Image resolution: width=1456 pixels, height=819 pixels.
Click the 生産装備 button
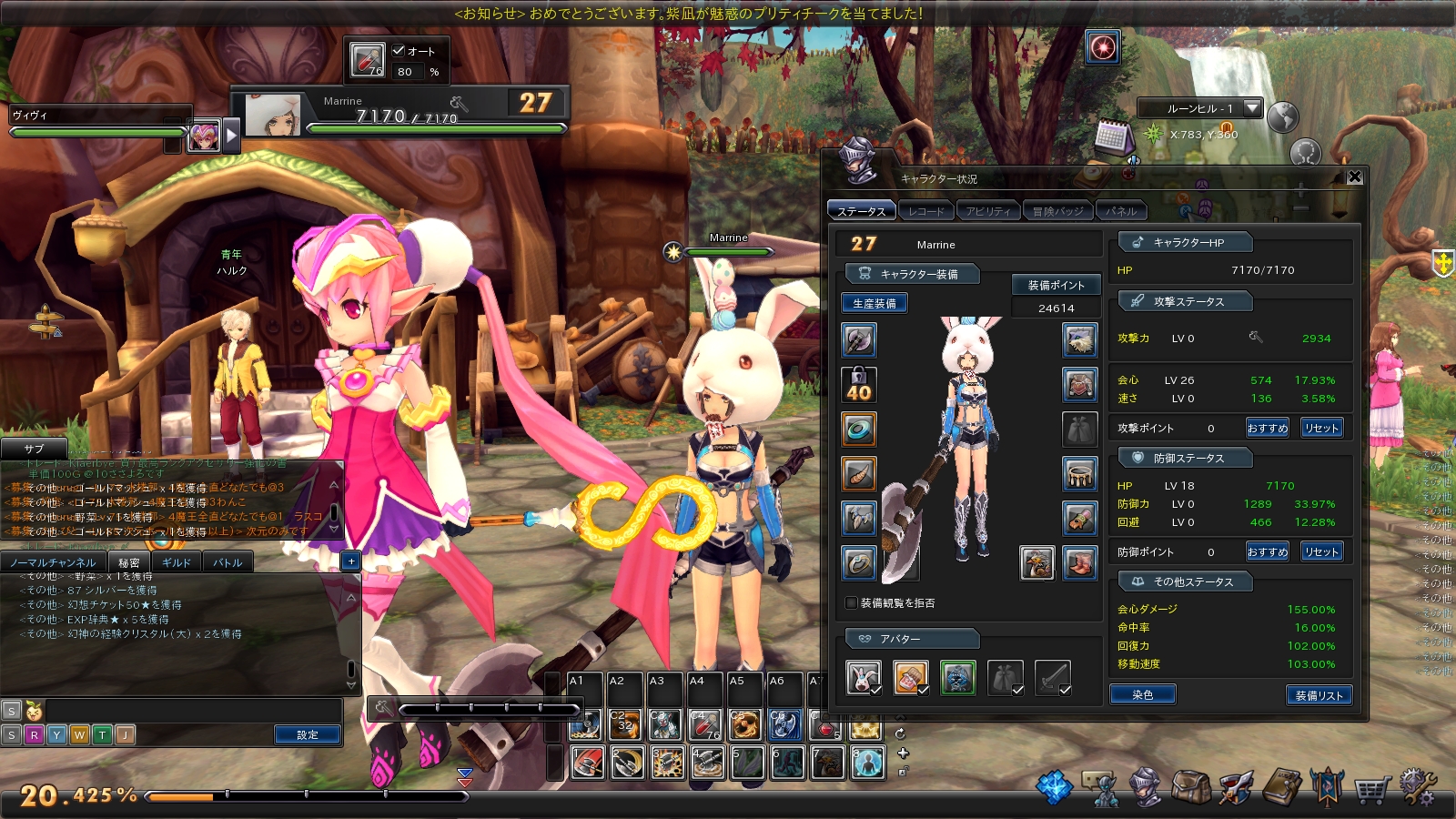coord(874,303)
